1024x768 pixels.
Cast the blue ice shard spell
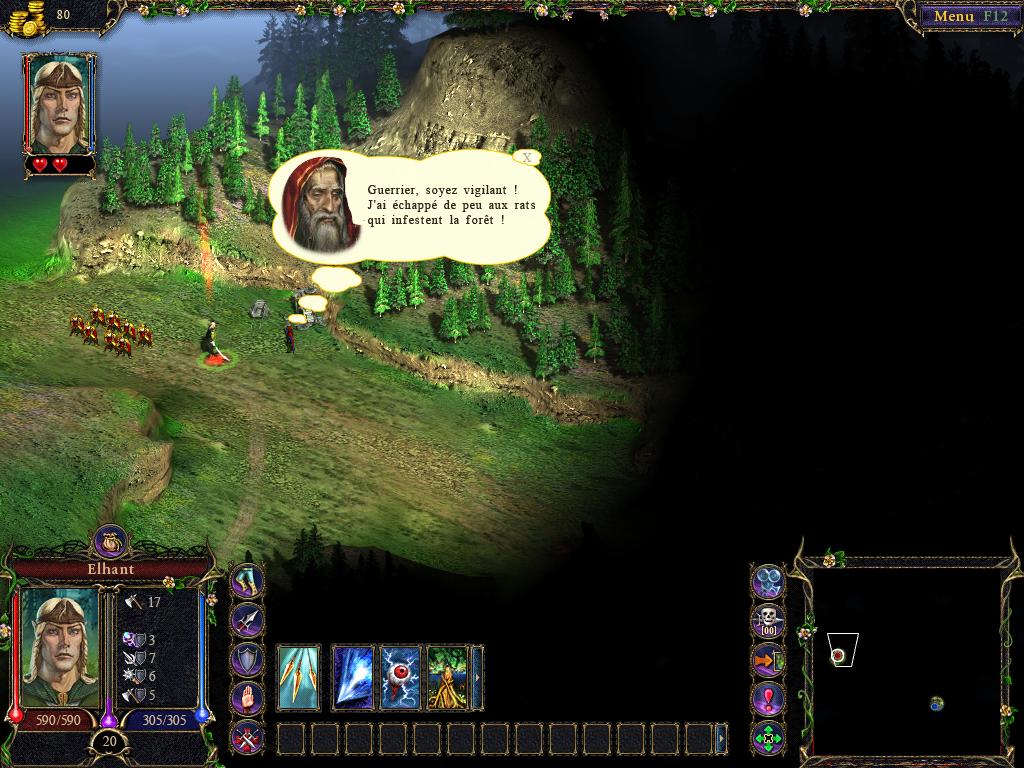pos(353,677)
